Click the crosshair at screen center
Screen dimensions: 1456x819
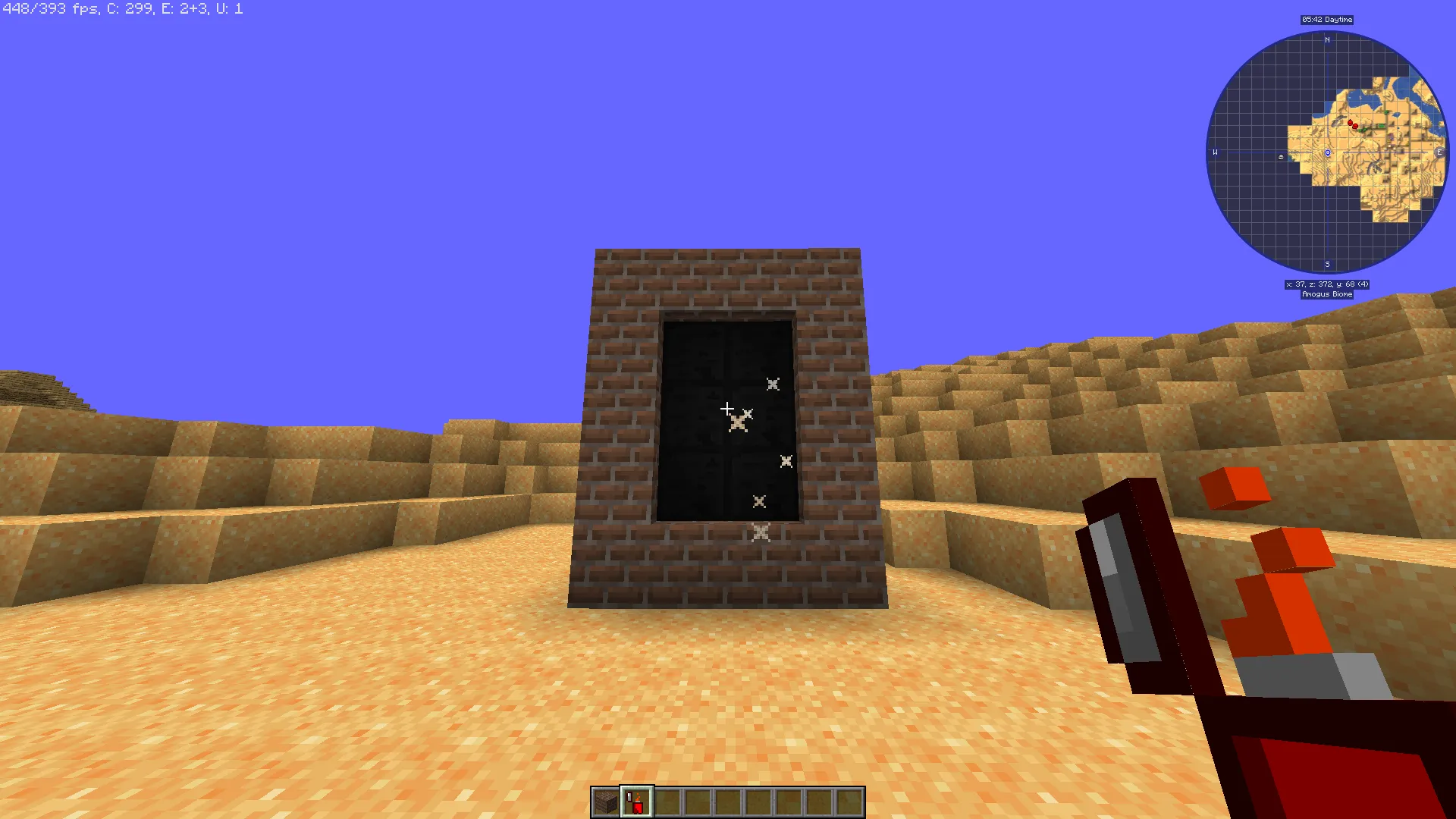pos(728,409)
